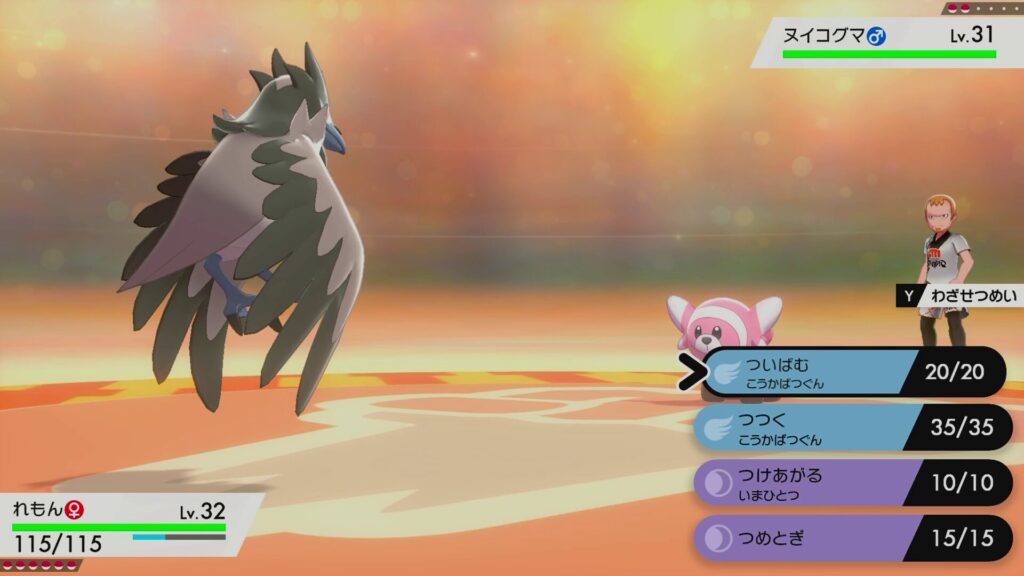1024x576 pixels.
Task: Pick the つめとぎ move
Action: [850, 539]
